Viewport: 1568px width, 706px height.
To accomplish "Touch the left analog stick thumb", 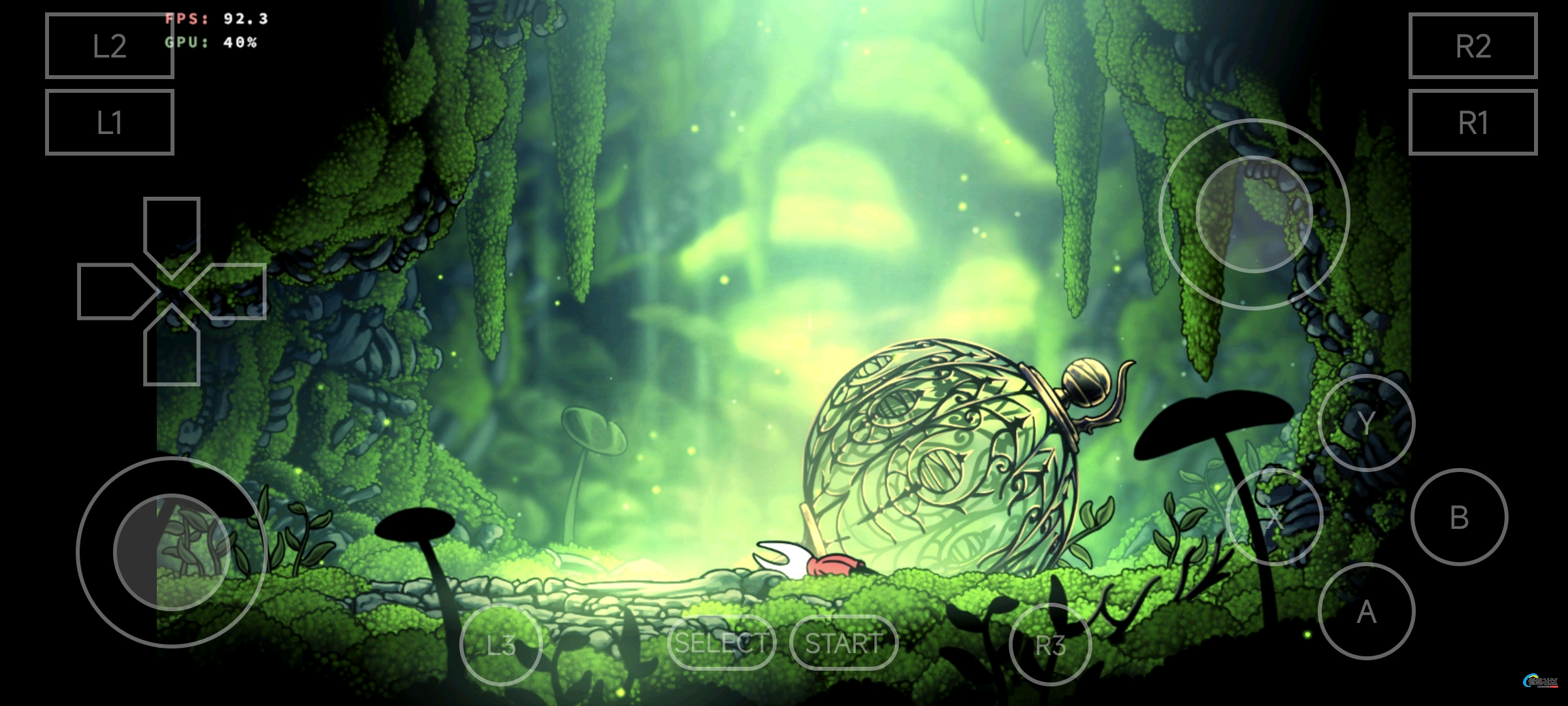I will pos(171,552).
